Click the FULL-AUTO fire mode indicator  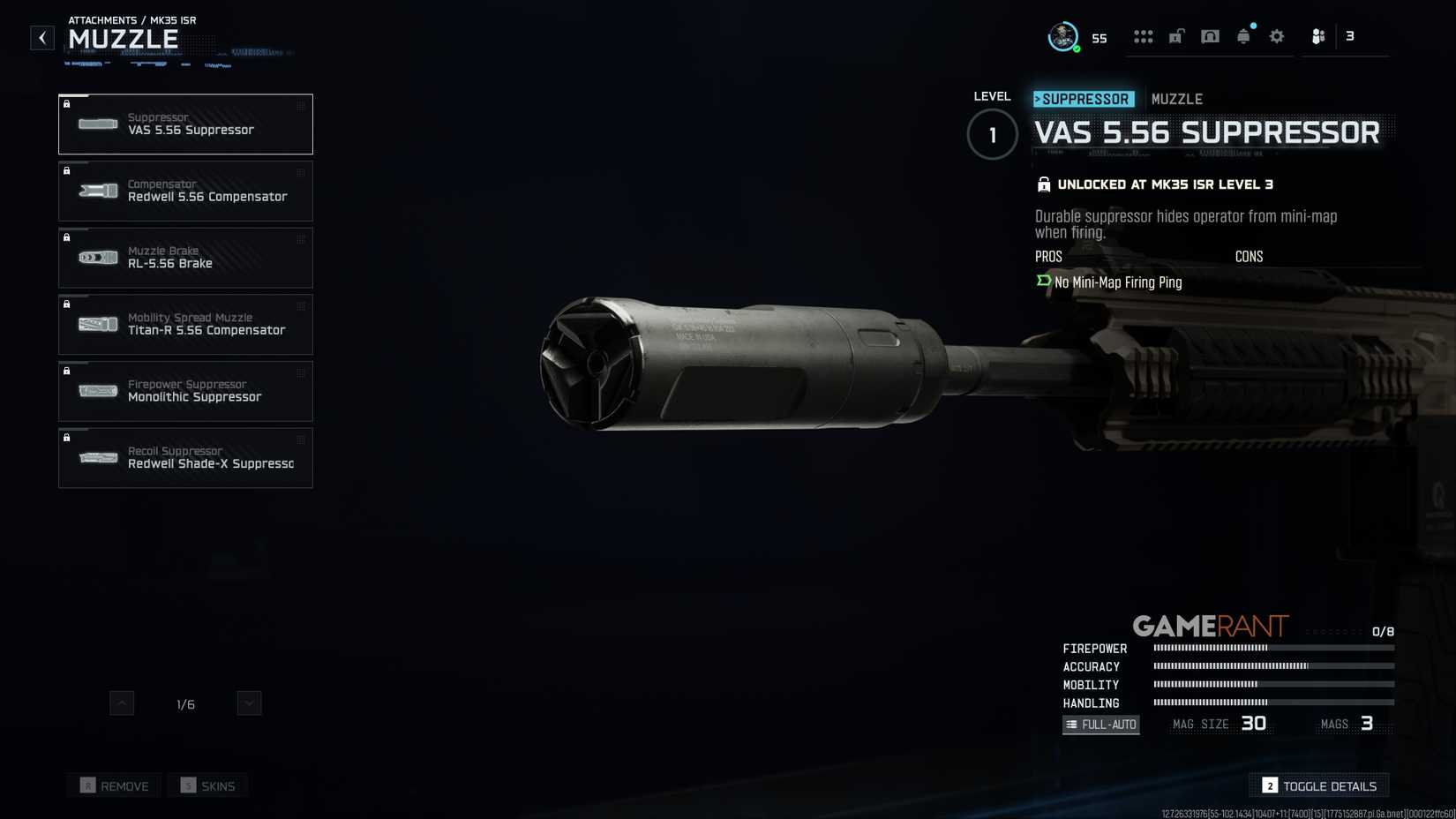[1100, 724]
